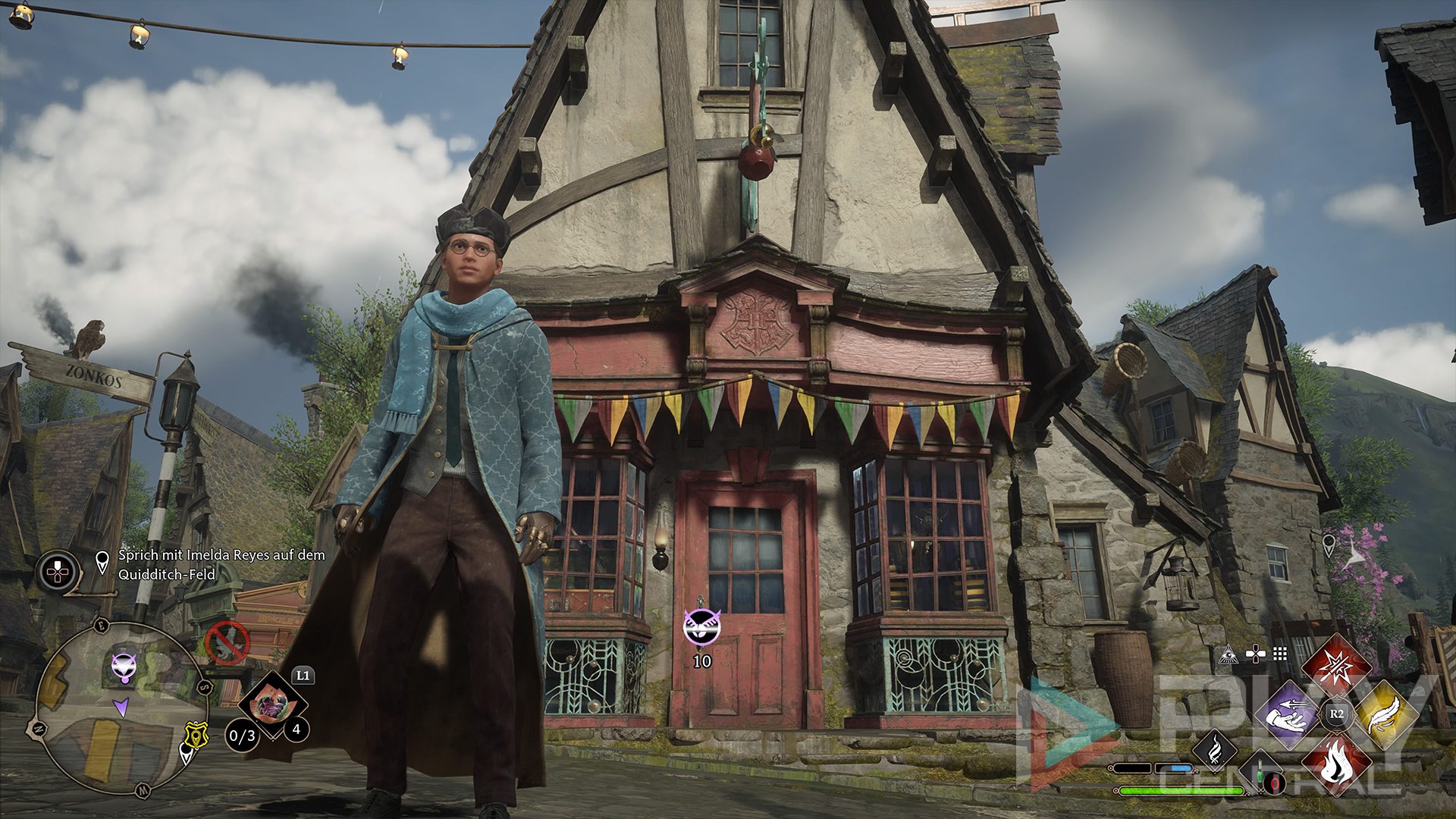Activate the Ancient Magic wisp icon
The width and height of the screenshot is (1456, 819).
(x=1215, y=750)
